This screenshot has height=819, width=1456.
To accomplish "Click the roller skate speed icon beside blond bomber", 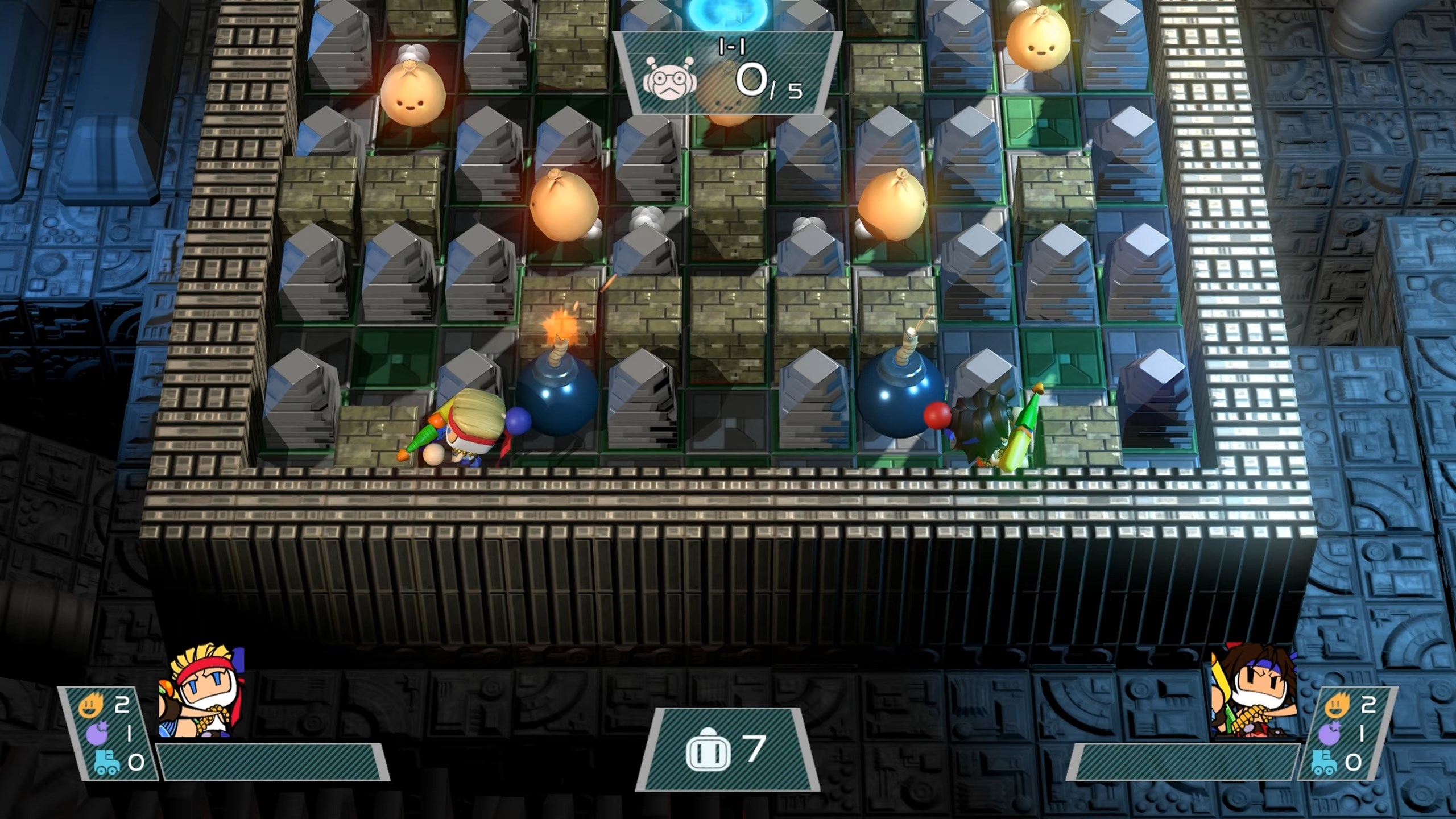I will tap(106, 762).
